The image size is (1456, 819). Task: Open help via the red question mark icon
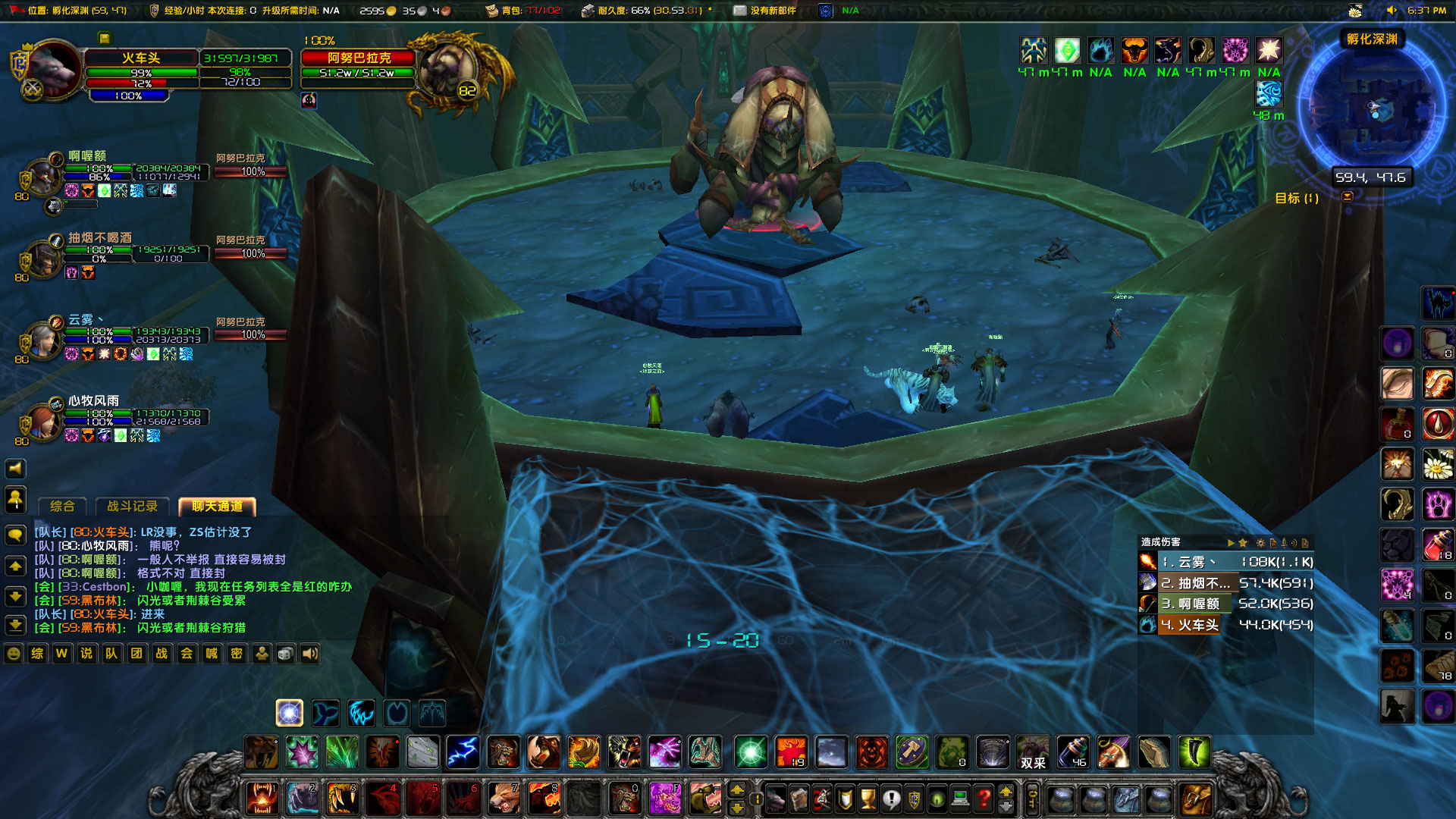click(x=984, y=799)
